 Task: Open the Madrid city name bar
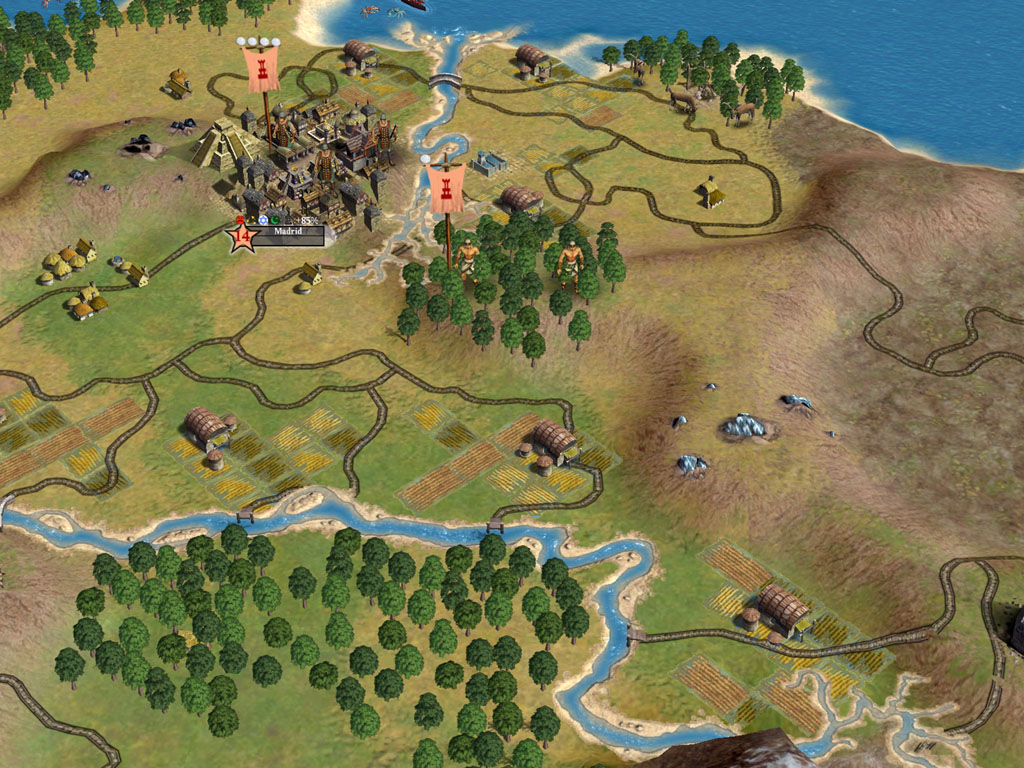288,236
